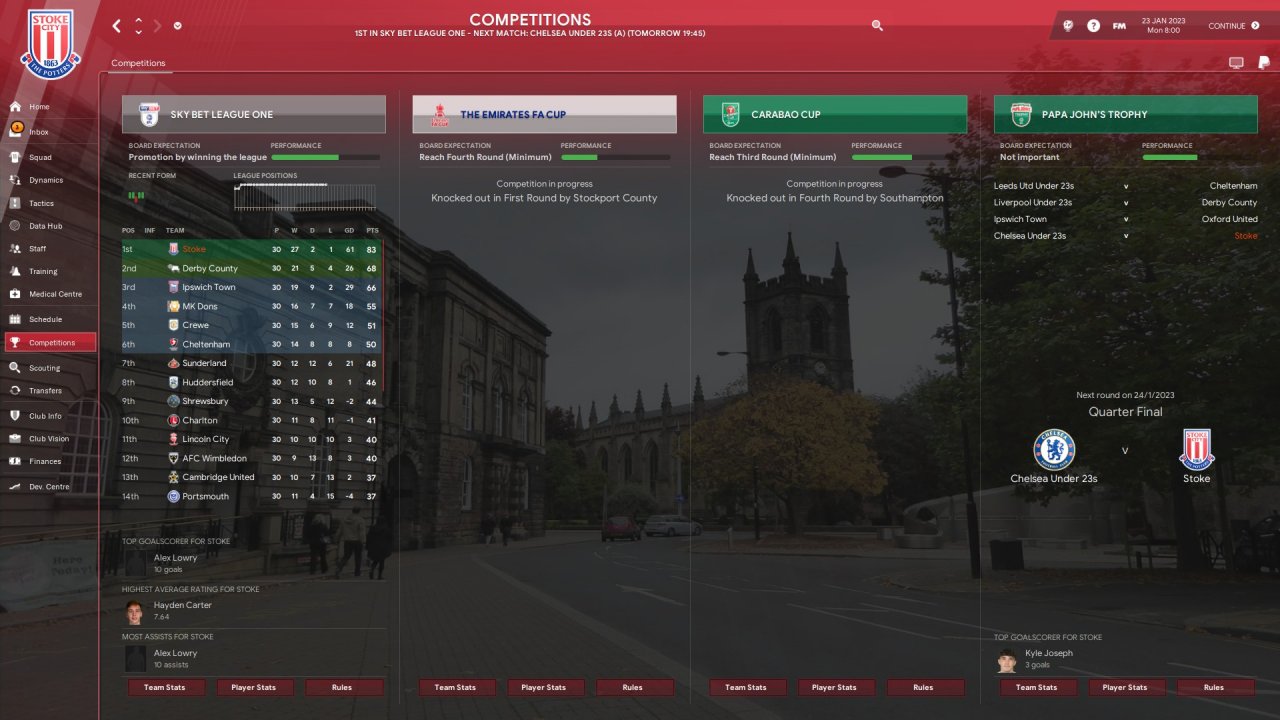View Hayden Carter's player profile
This screenshot has height=720, width=1280.
pyautogui.click(x=182, y=605)
